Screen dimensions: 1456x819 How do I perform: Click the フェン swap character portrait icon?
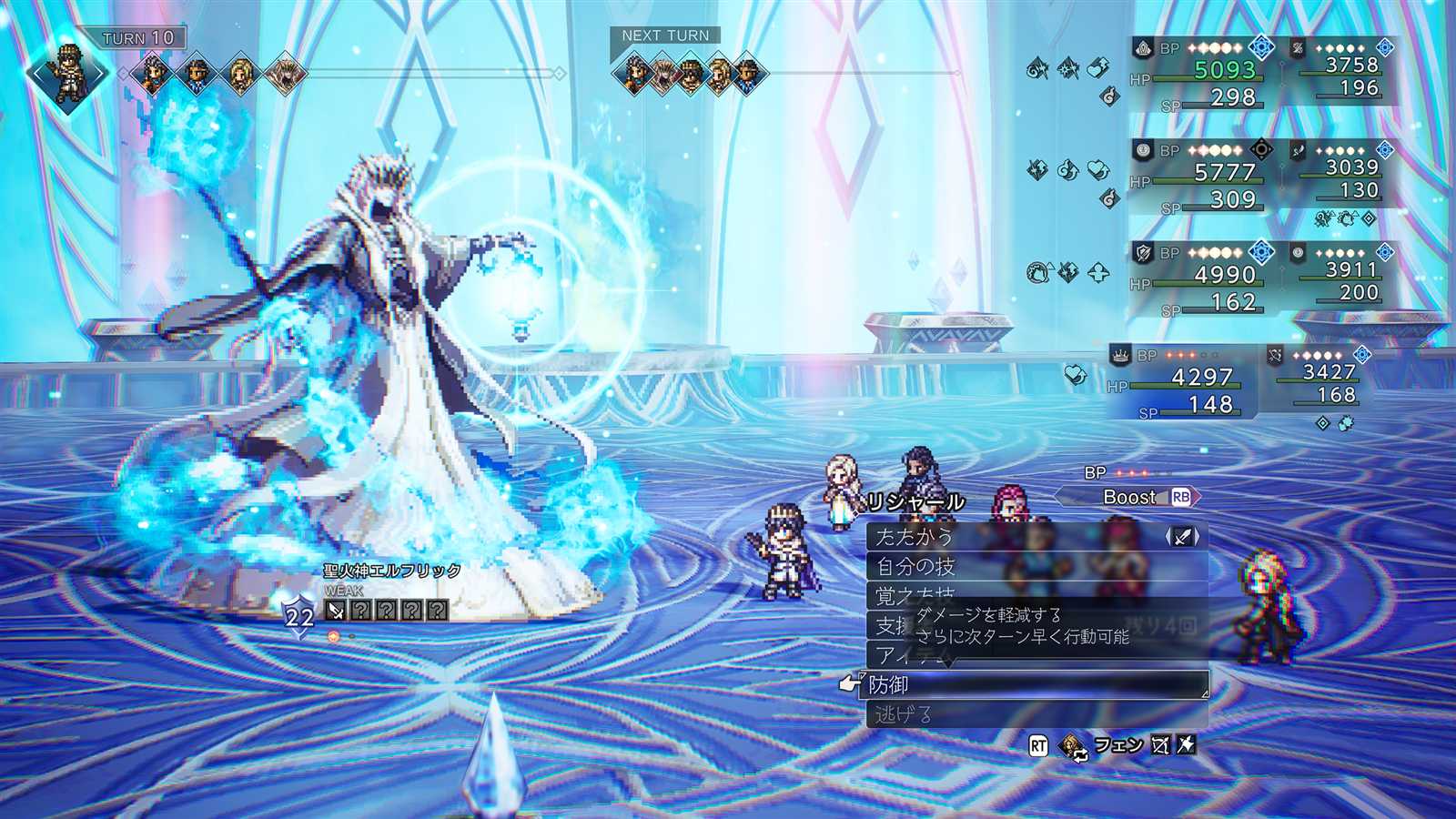click(1074, 746)
